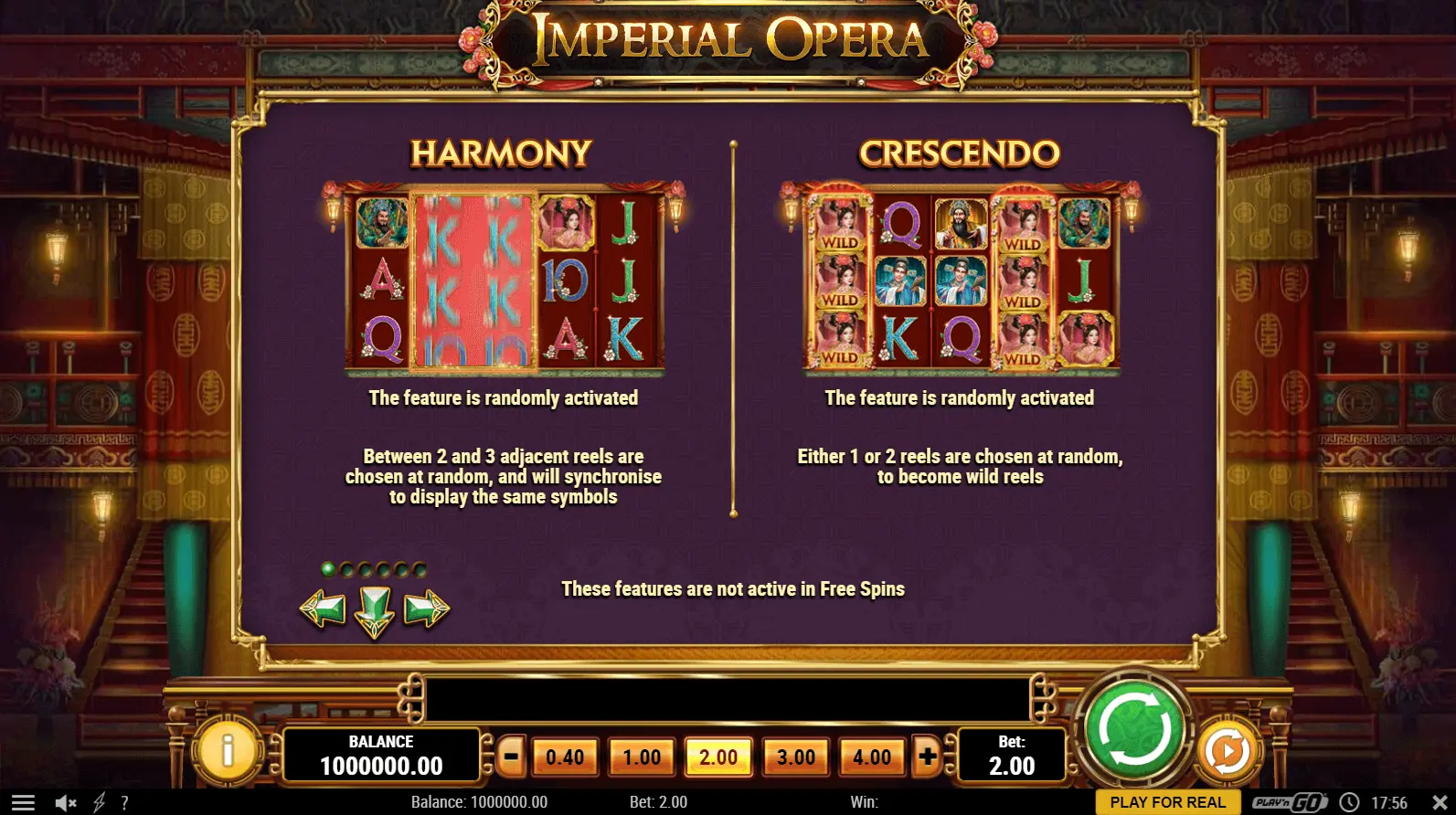This screenshot has width=1456, height=815.
Task: Open the hamburger menu
Action: coord(23,803)
